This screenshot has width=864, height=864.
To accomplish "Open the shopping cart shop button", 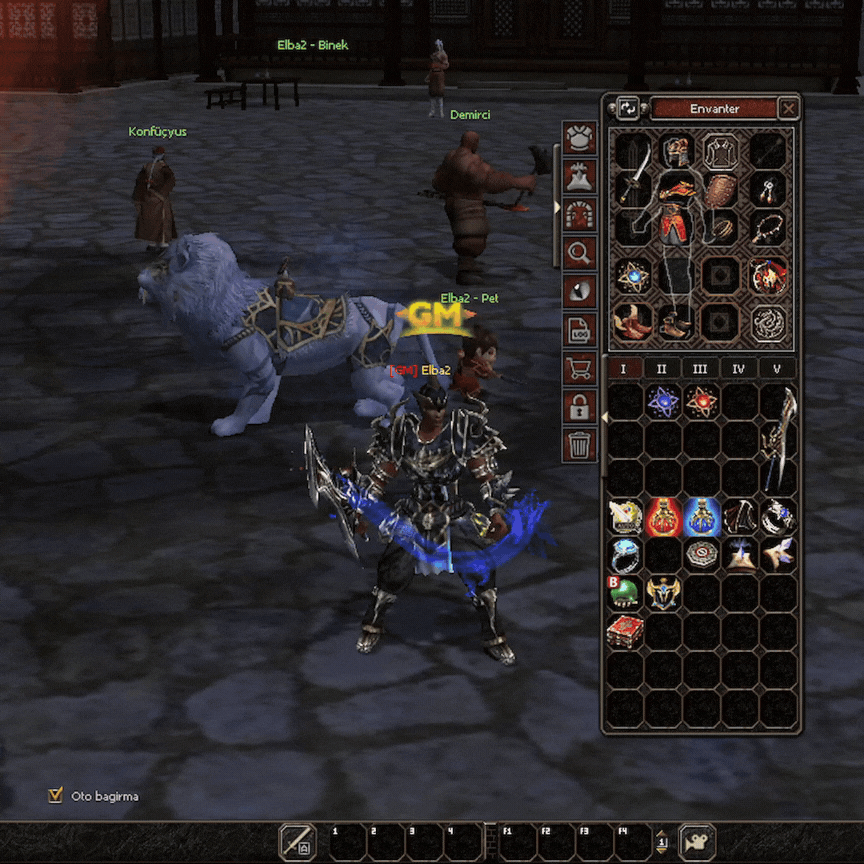I will pyautogui.click(x=580, y=367).
